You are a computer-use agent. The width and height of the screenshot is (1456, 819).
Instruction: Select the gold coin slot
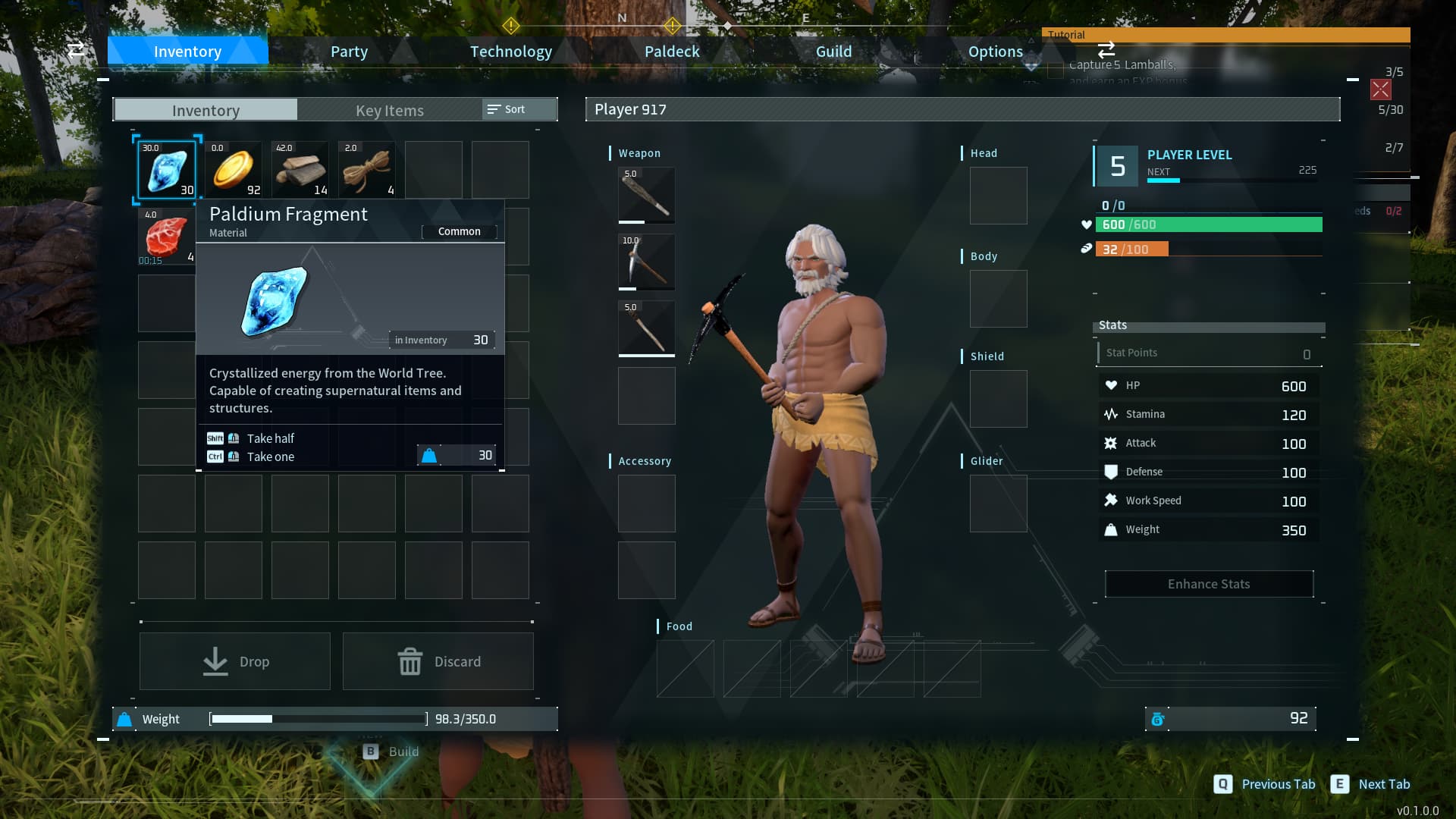[234, 170]
